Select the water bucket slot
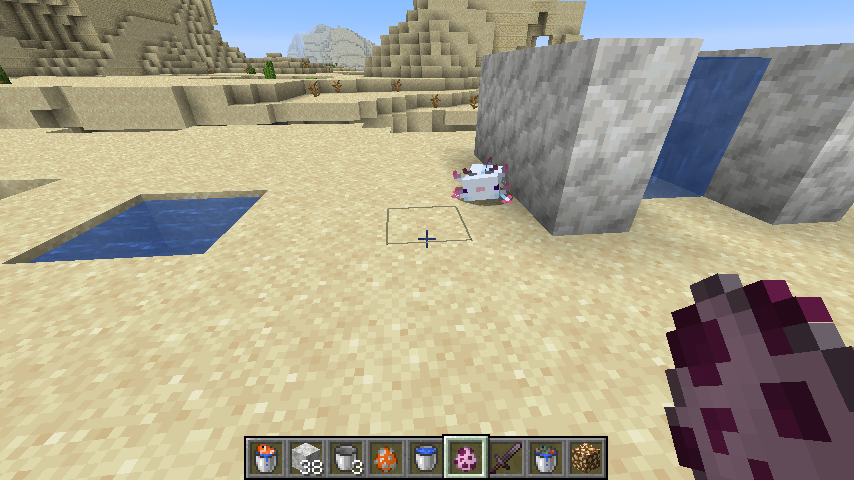Screen dimensions: 854x480 [x=426, y=457]
